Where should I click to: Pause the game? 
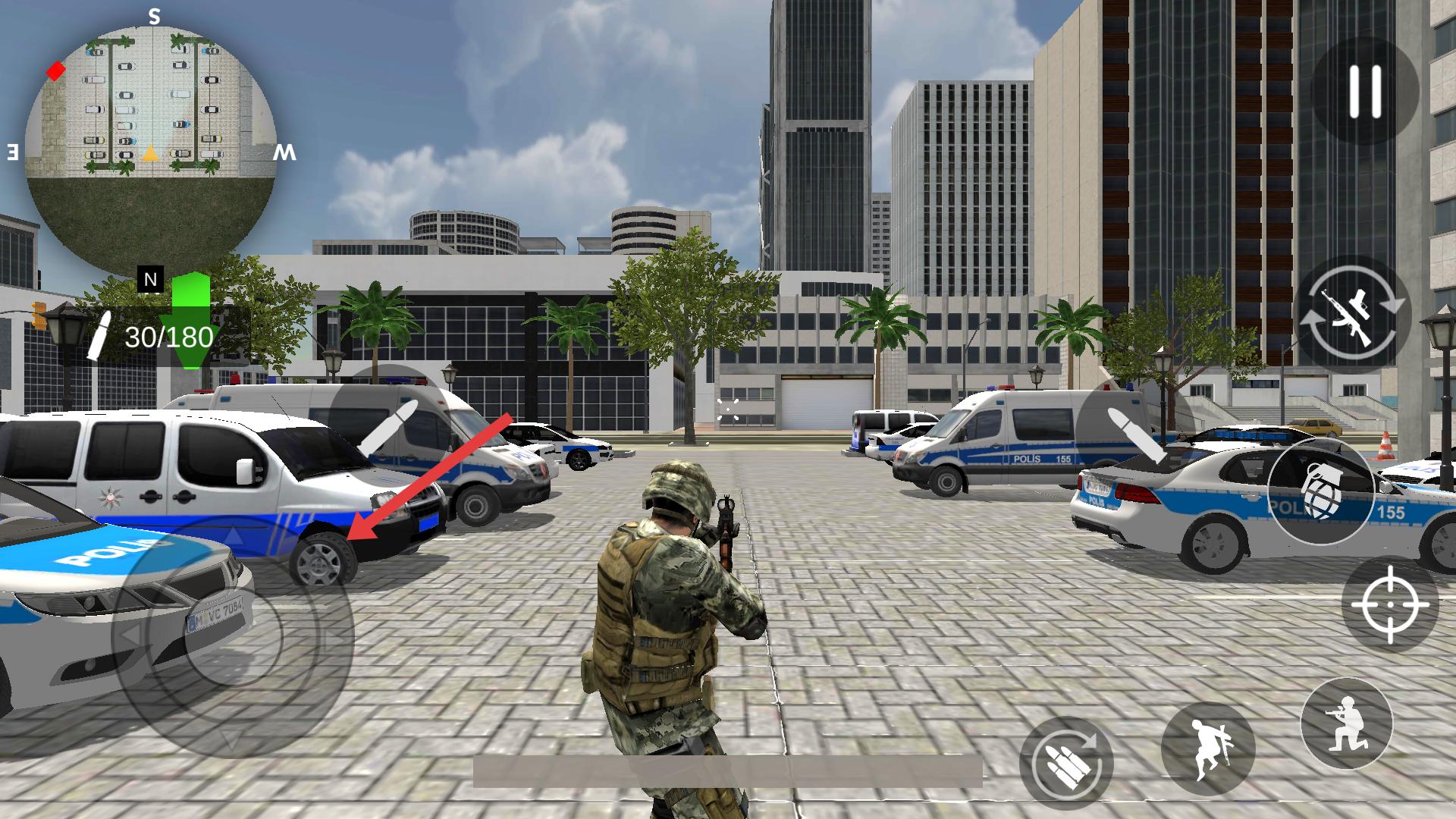(x=1365, y=91)
